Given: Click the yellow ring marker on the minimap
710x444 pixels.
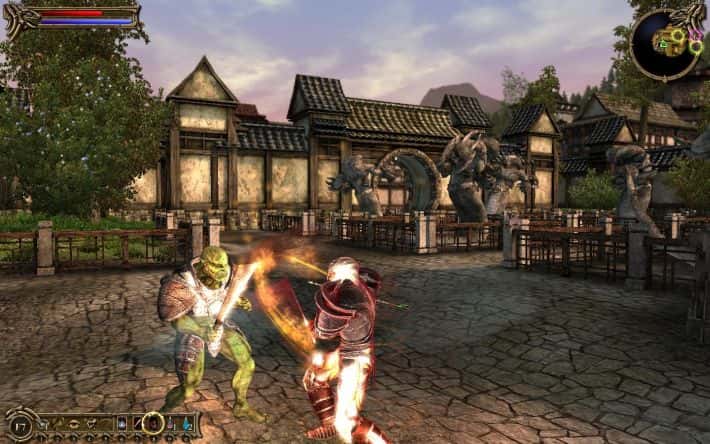Looking at the screenshot, I should [678, 35].
